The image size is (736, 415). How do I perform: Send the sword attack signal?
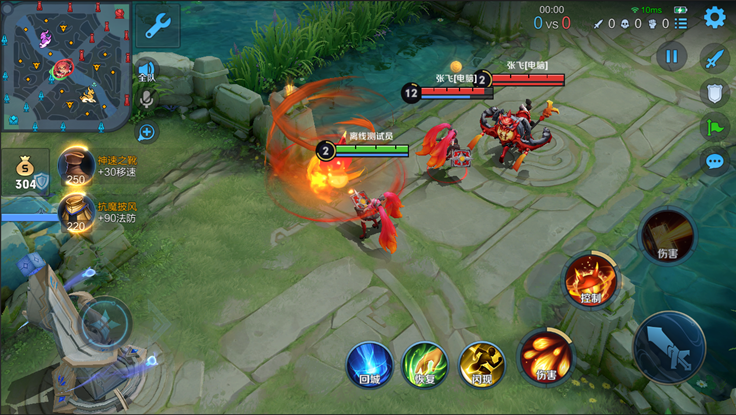pos(714,58)
